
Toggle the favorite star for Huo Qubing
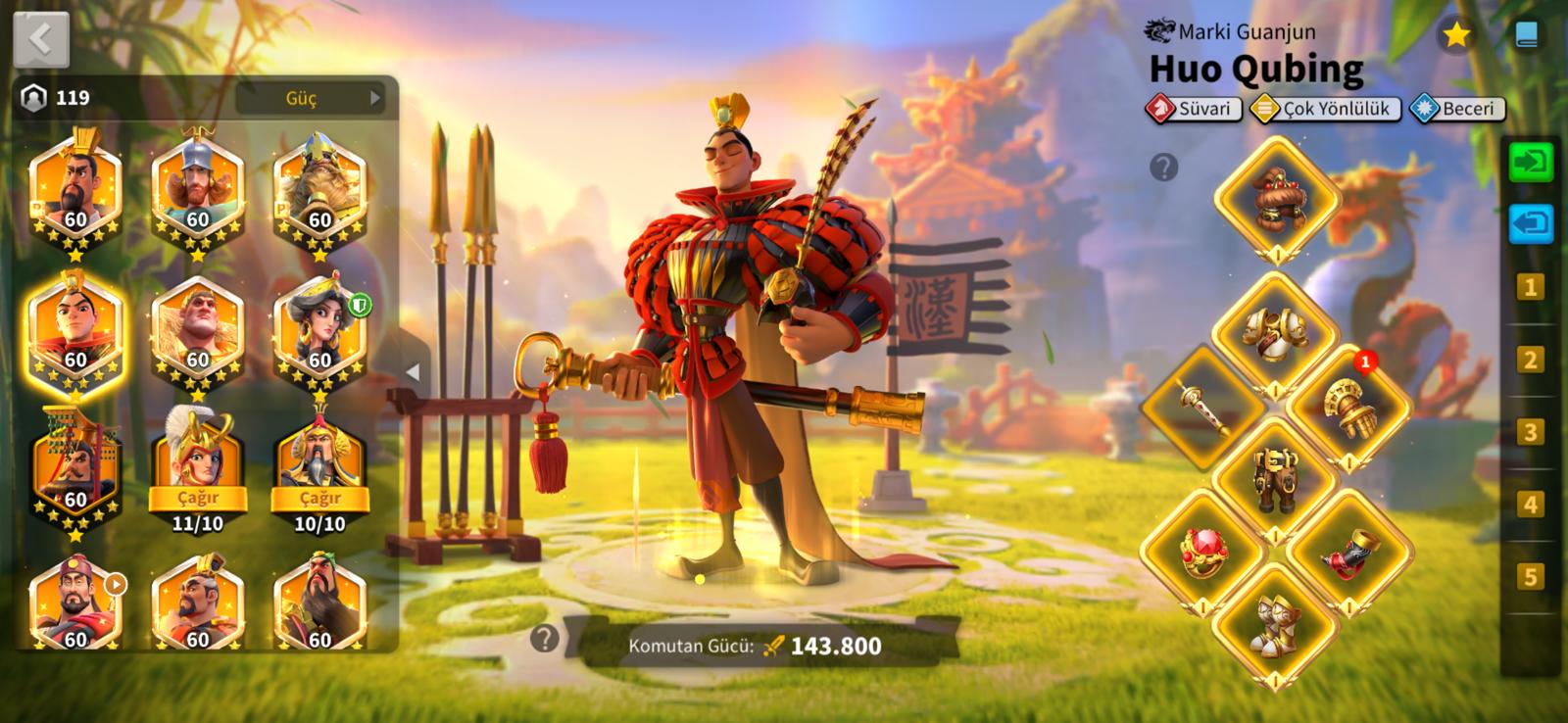click(x=1456, y=35)
